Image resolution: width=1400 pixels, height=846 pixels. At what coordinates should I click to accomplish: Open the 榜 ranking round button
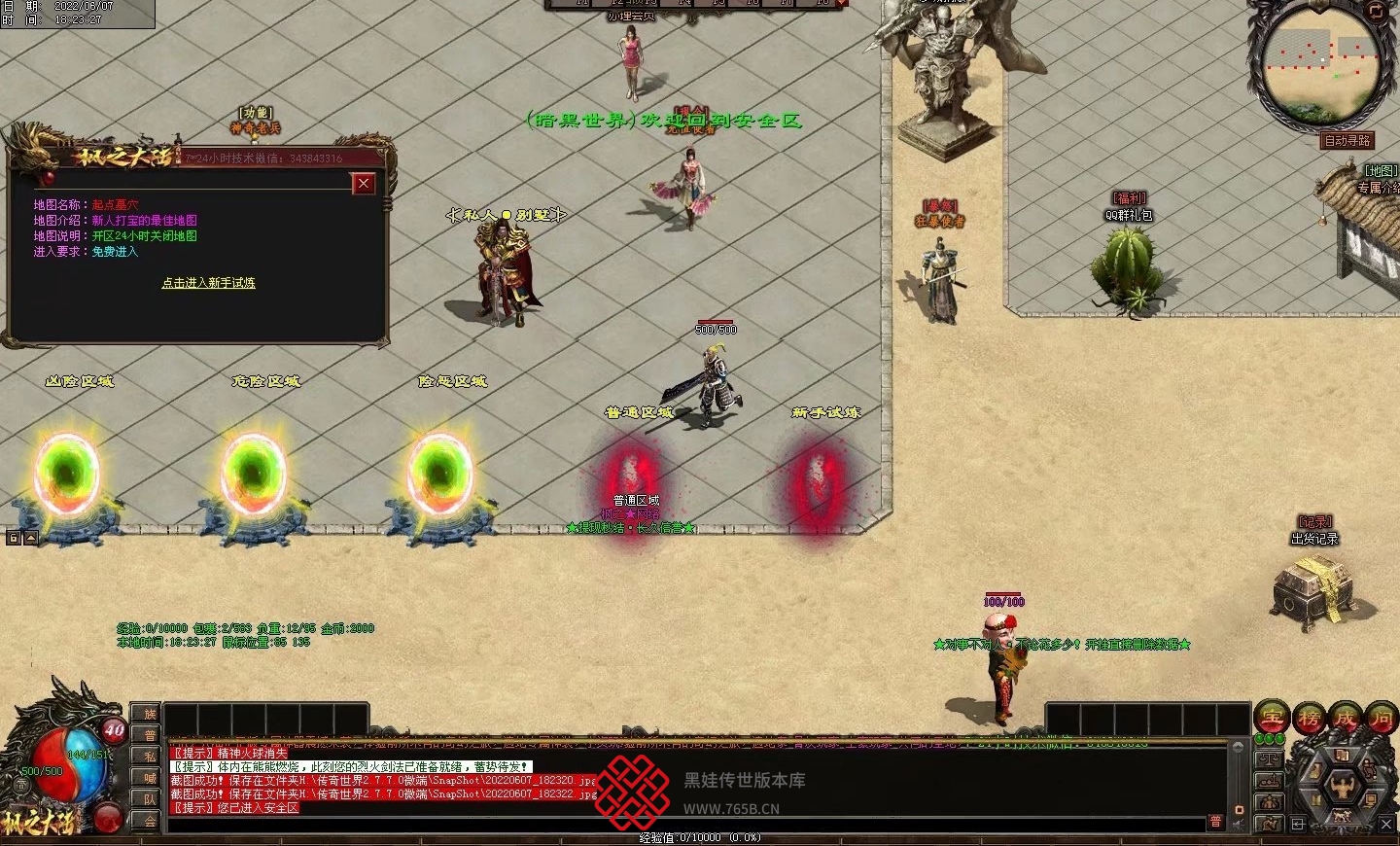[x=1309, y=719]
